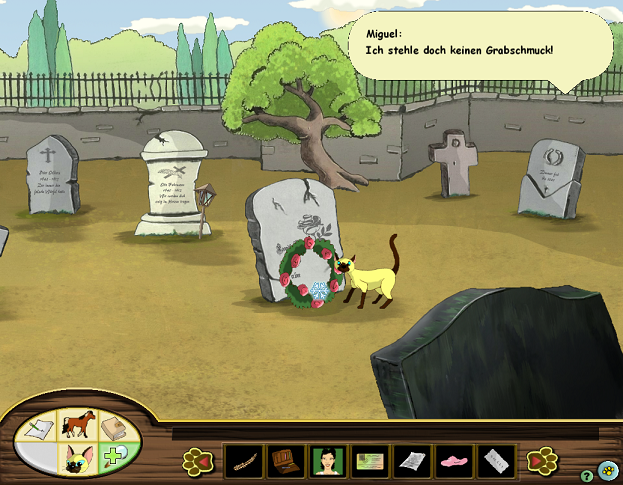
Task: Pick the grey ticket slip item
Action: 496,461
